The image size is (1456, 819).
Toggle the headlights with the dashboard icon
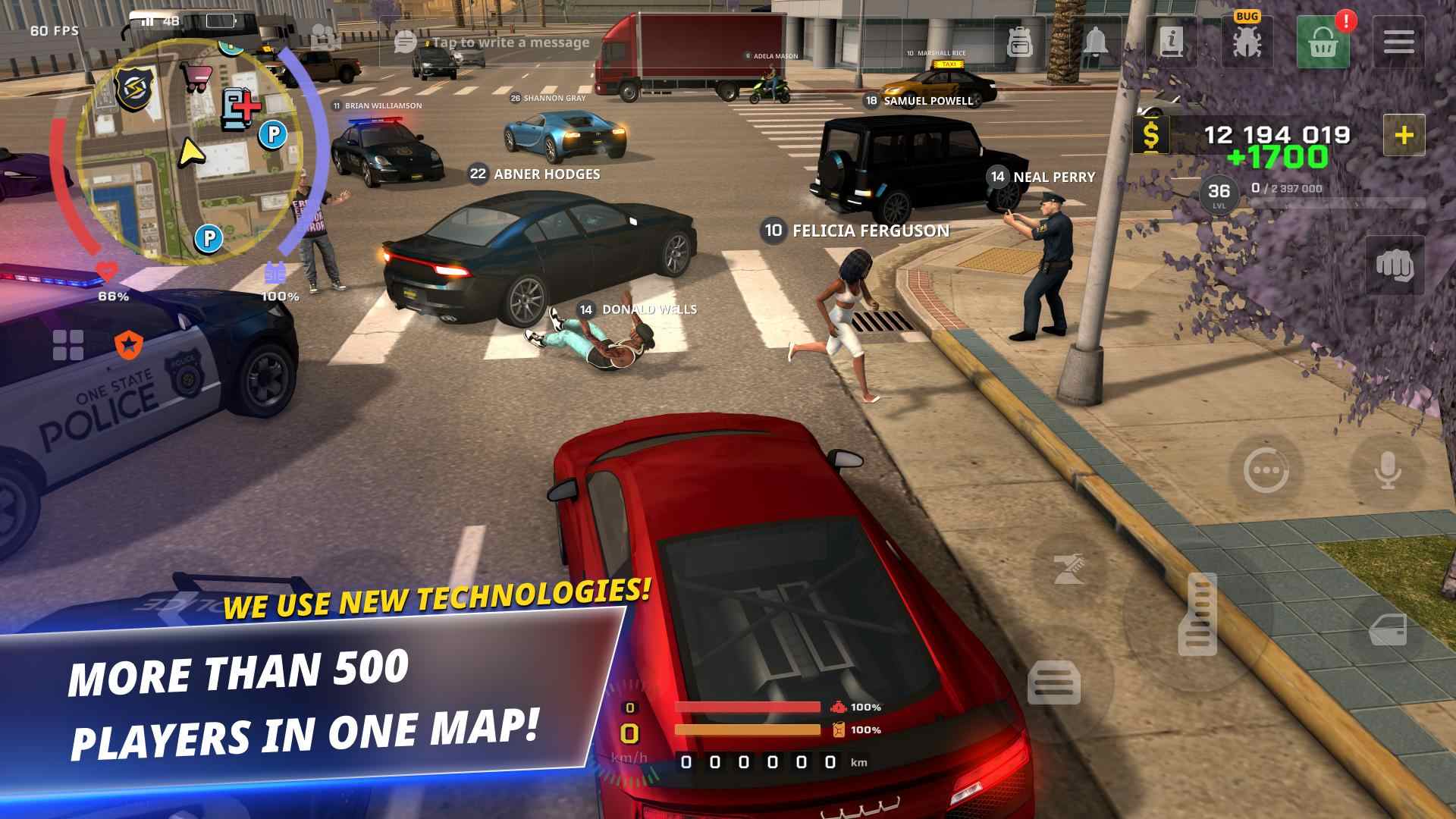click(1055, 683)
